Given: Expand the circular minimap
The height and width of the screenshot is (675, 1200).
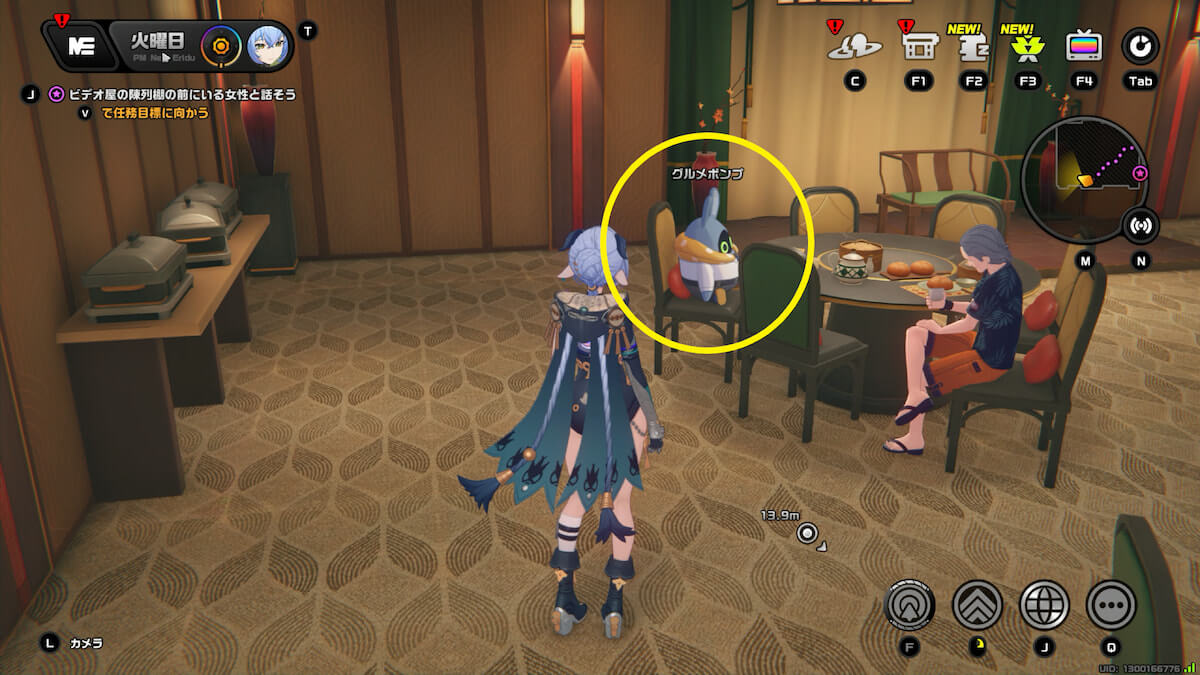Looking at the screenshot, I should click(1084, 180).
